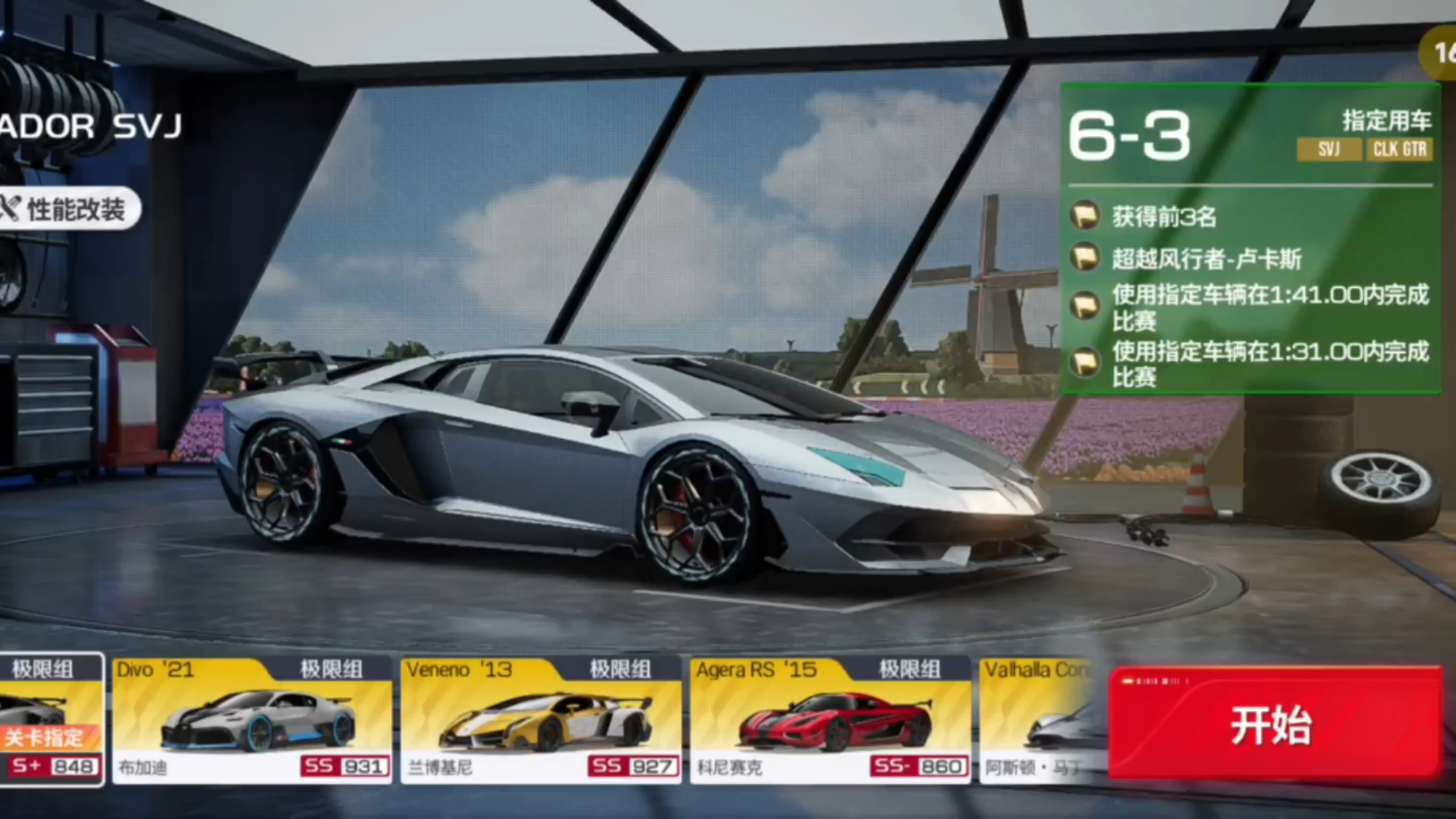Select the Divo '21 car card
Image resolution: width=1456 pixels, height=819 pixels.
(252, 721)
